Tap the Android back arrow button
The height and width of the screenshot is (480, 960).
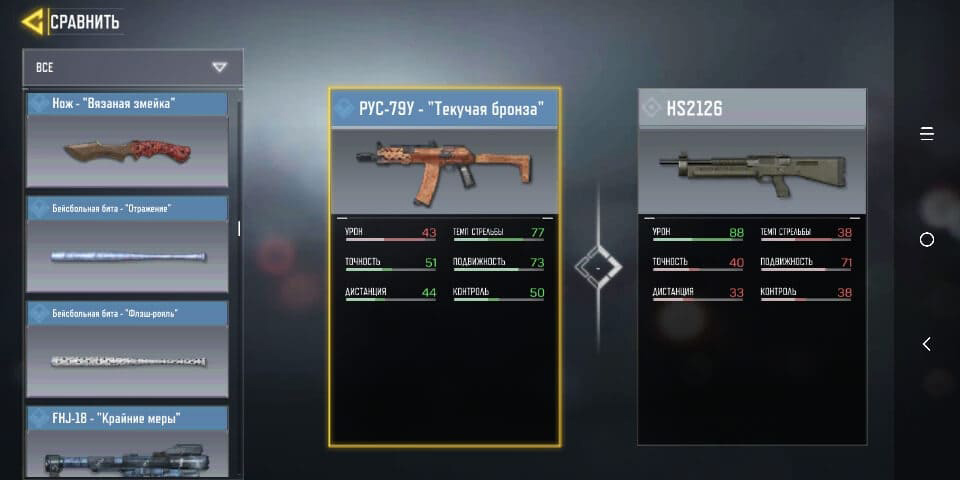click(926, 344)
